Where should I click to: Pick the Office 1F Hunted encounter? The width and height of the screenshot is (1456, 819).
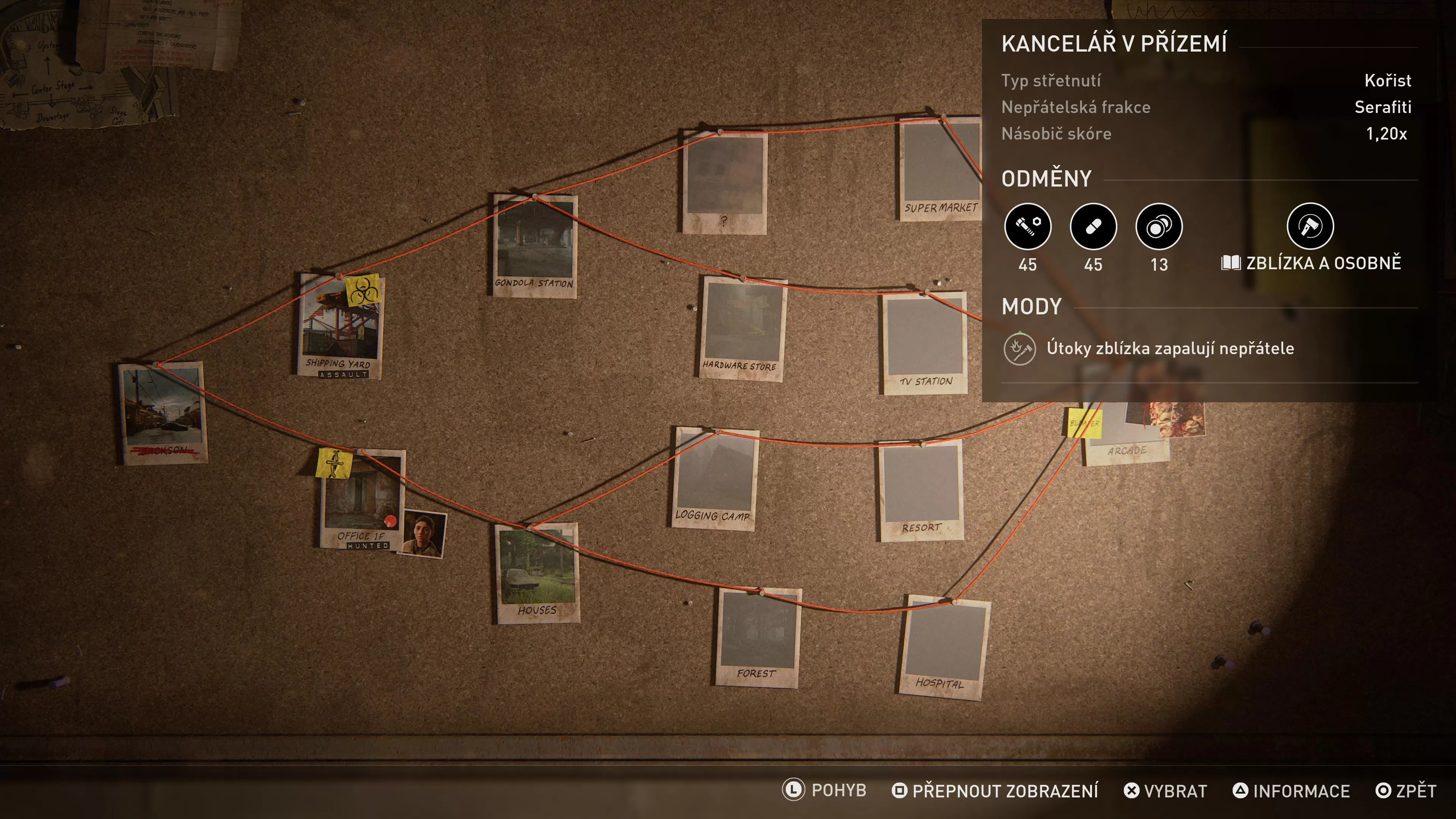click(362, 499)
